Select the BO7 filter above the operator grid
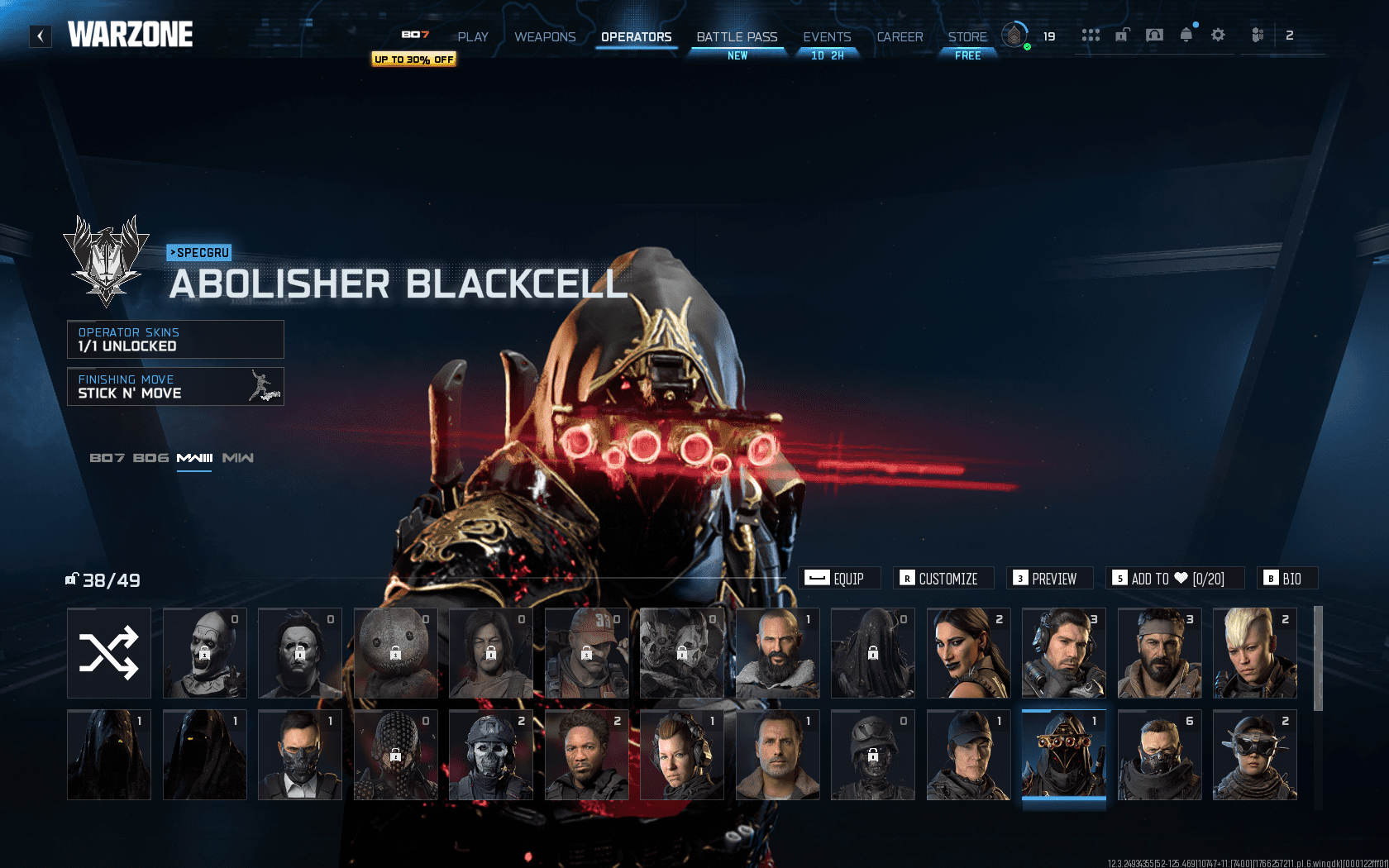The height and width of the screenshot is (868, 1389). pyautogui.click(x=106, y=457)
